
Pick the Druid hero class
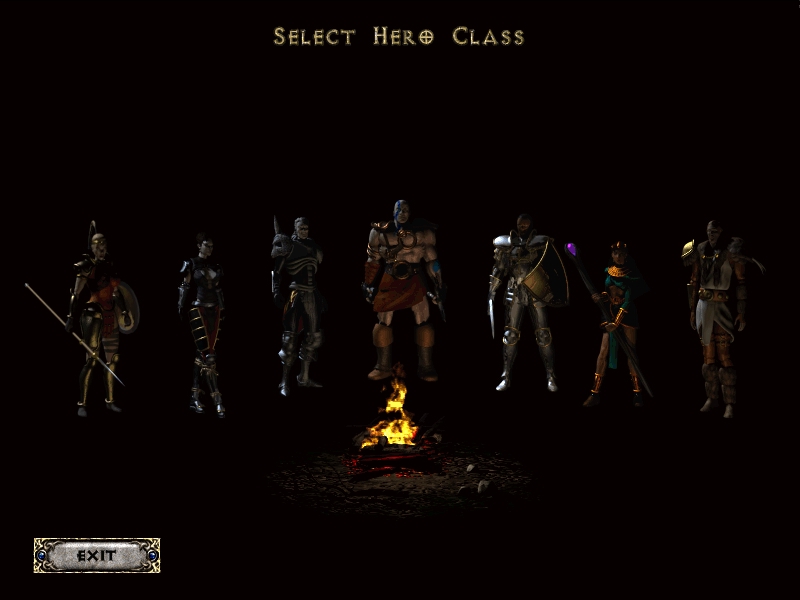point(718,315)
